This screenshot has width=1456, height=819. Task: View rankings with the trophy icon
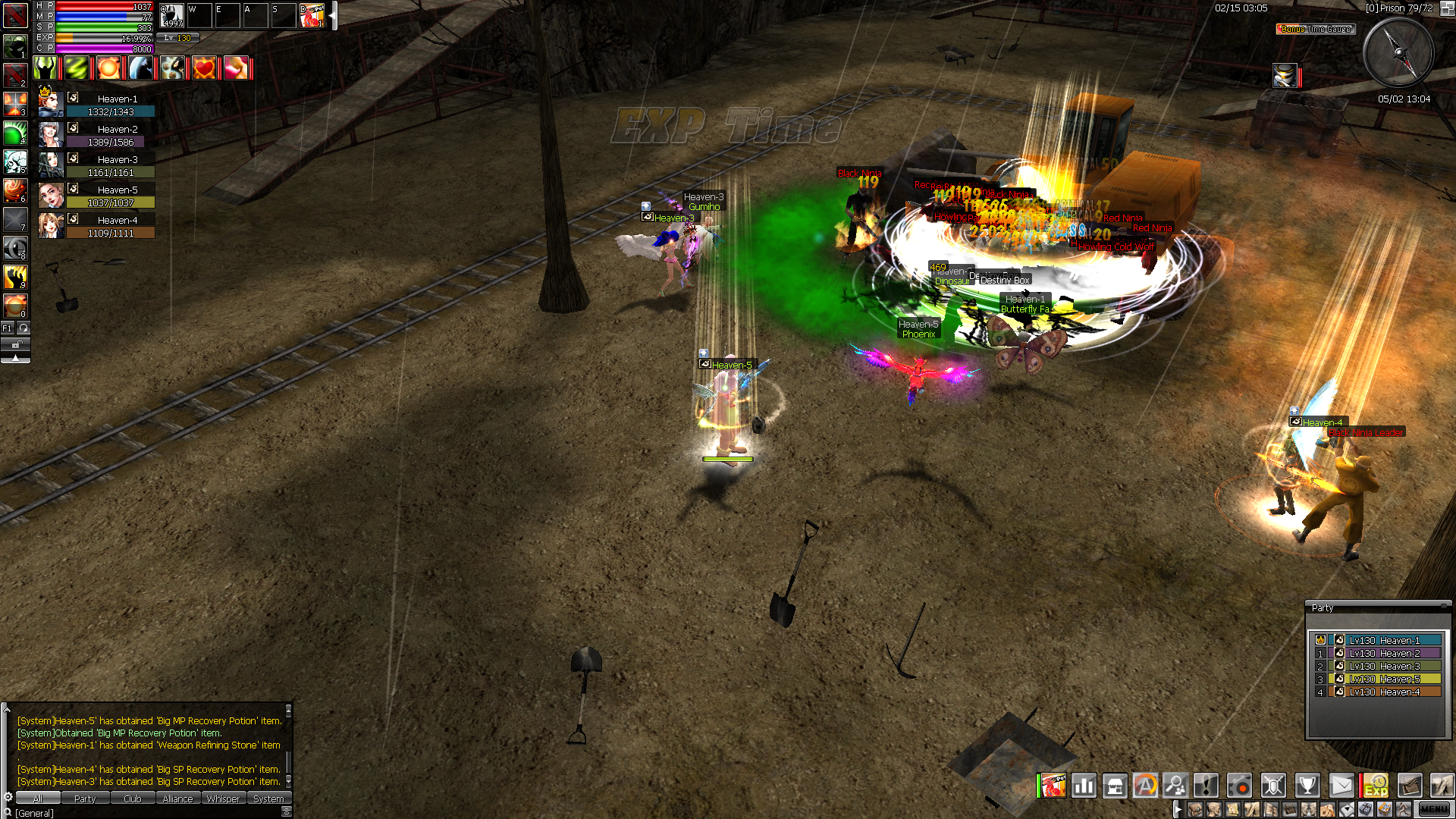click(1307, 786)
